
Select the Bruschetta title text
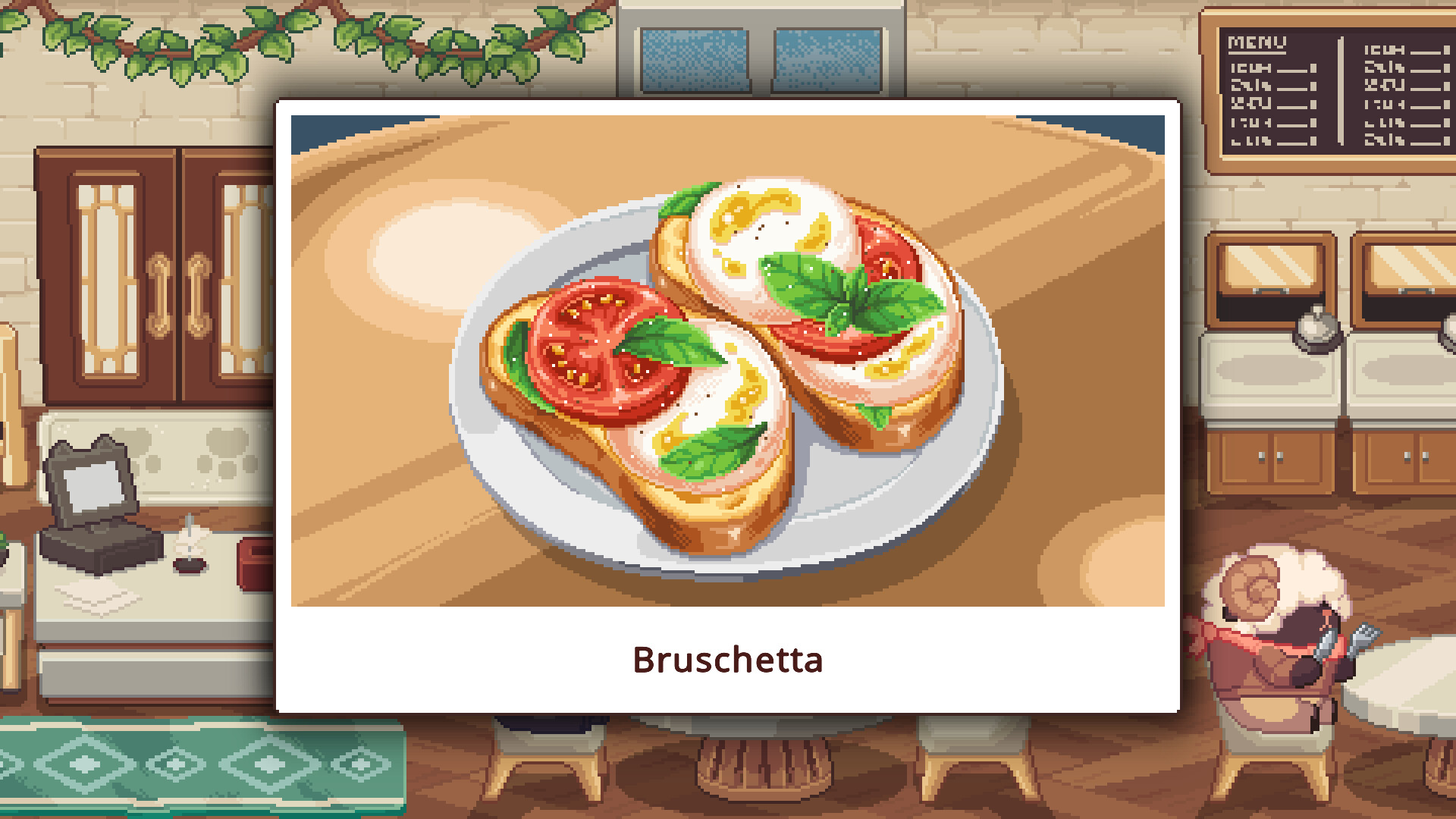click(x=728, y=660)
